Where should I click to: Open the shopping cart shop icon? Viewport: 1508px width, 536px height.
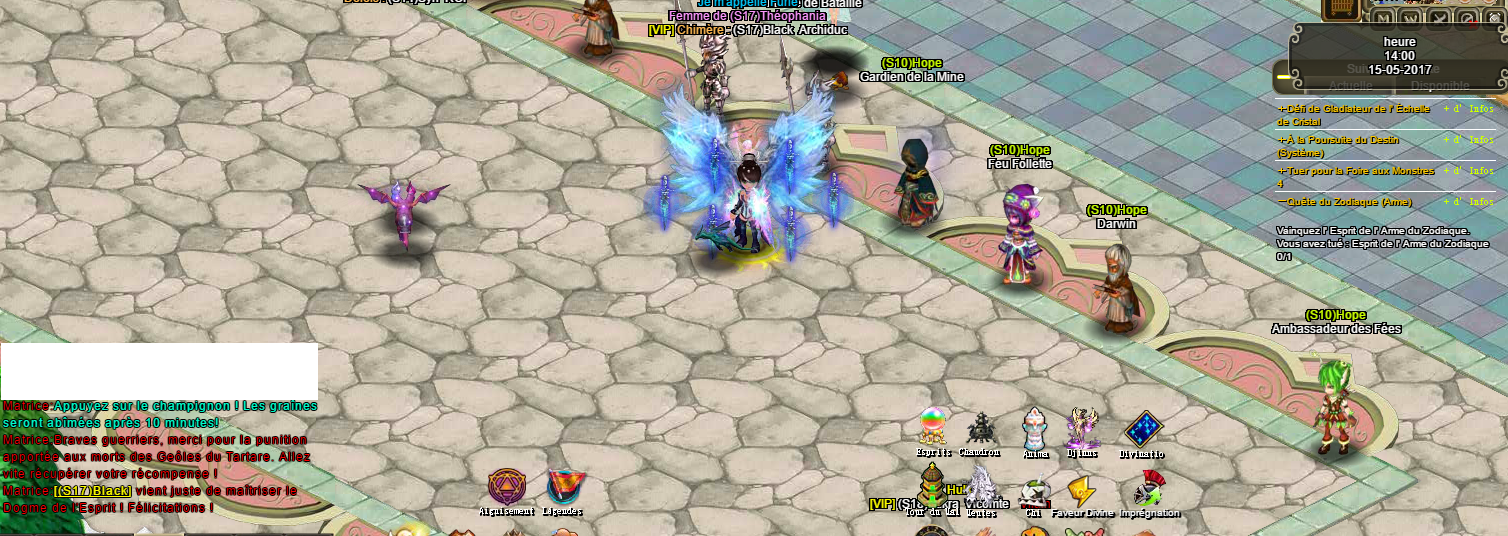[x=1340, y=9]
